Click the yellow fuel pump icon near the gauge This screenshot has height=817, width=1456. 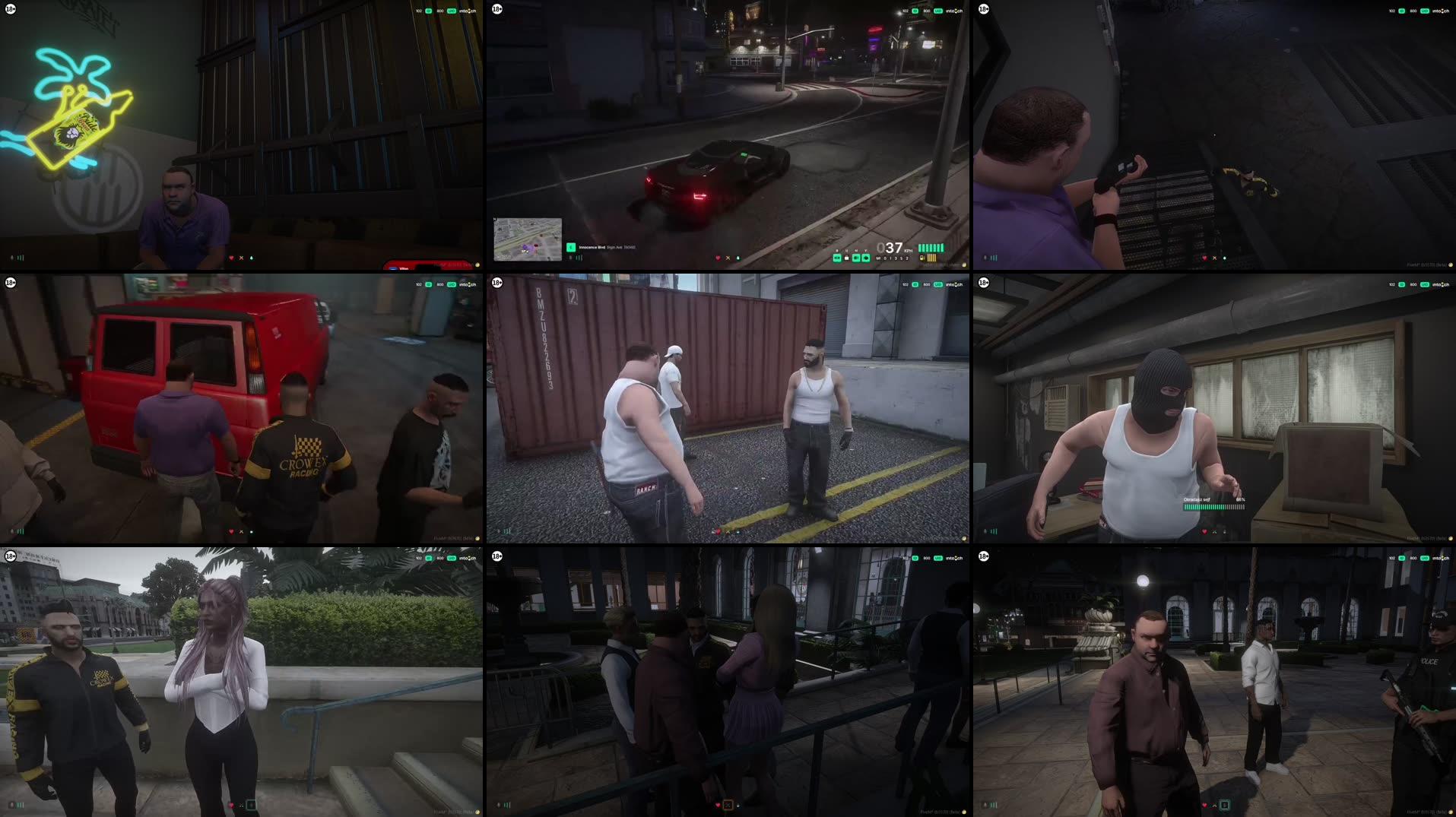pos(921,258)
